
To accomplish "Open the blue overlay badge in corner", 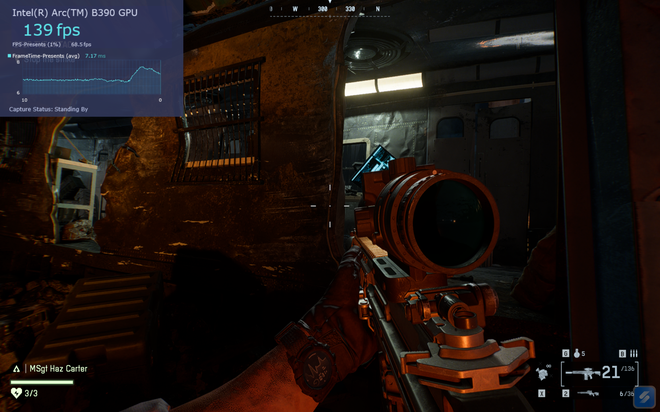I will pos(645,397).
